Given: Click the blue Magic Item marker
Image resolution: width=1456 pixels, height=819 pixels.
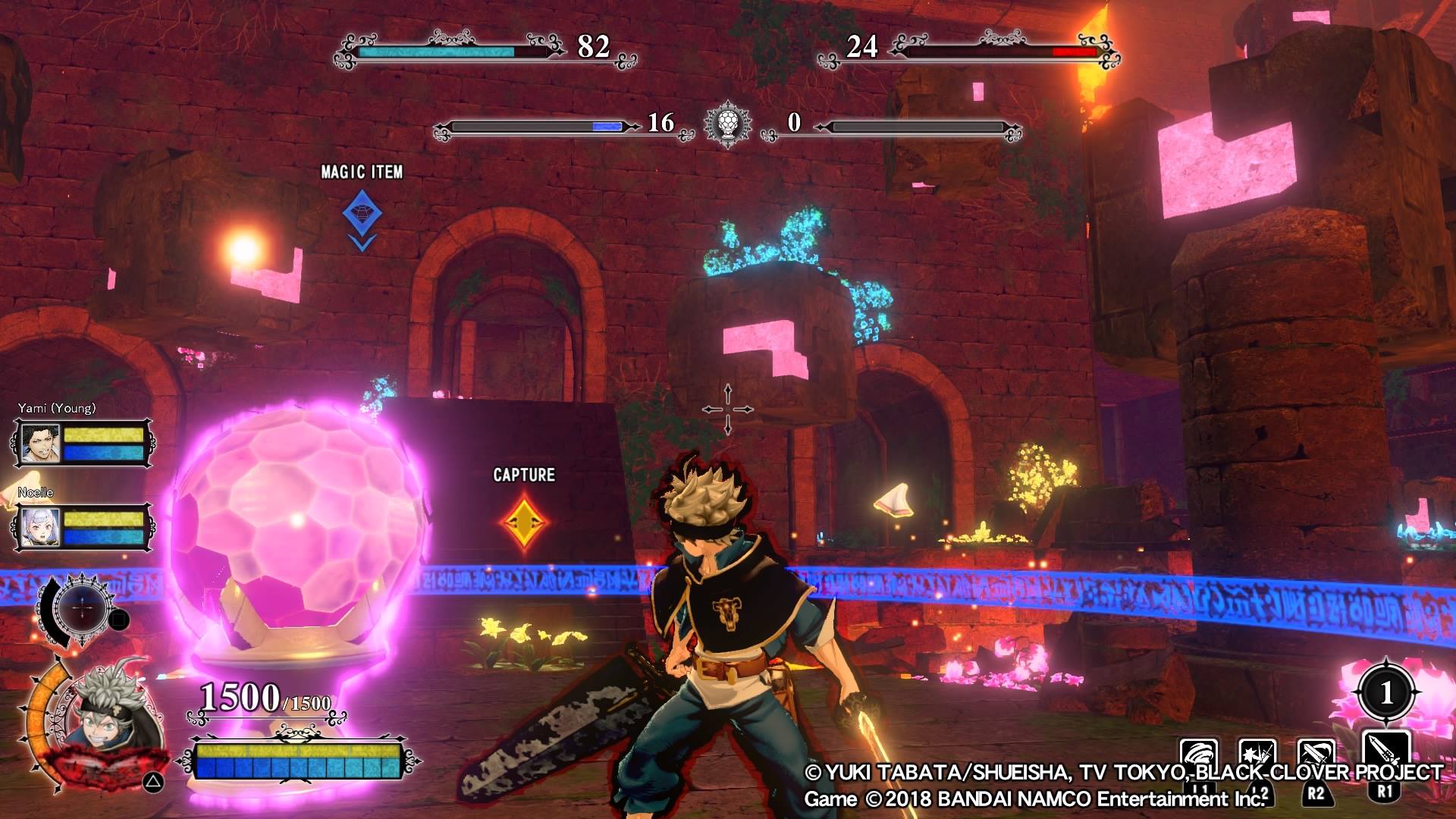Looking at the screenshot, I should click(362, 214).
